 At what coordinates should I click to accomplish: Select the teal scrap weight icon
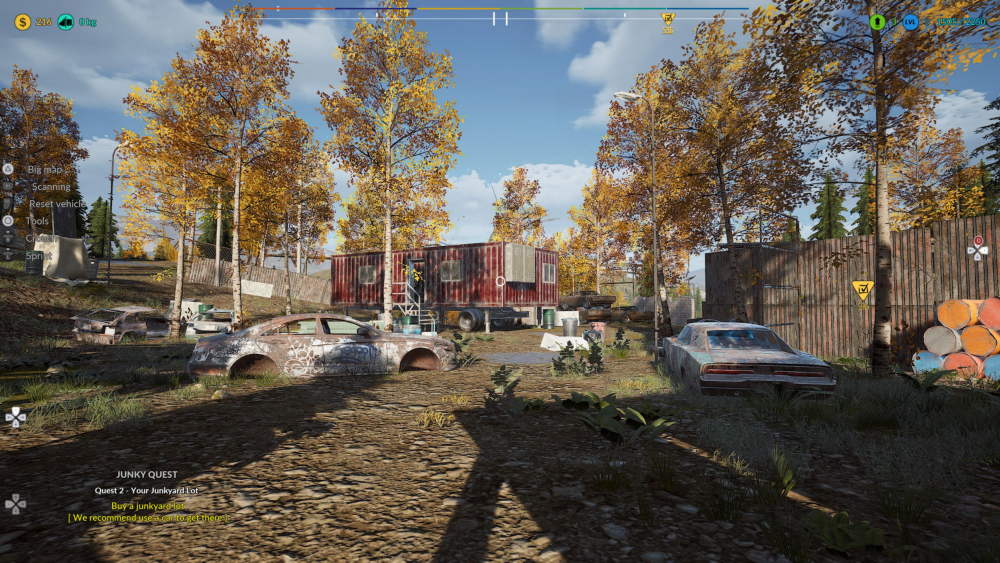(66, 21)
